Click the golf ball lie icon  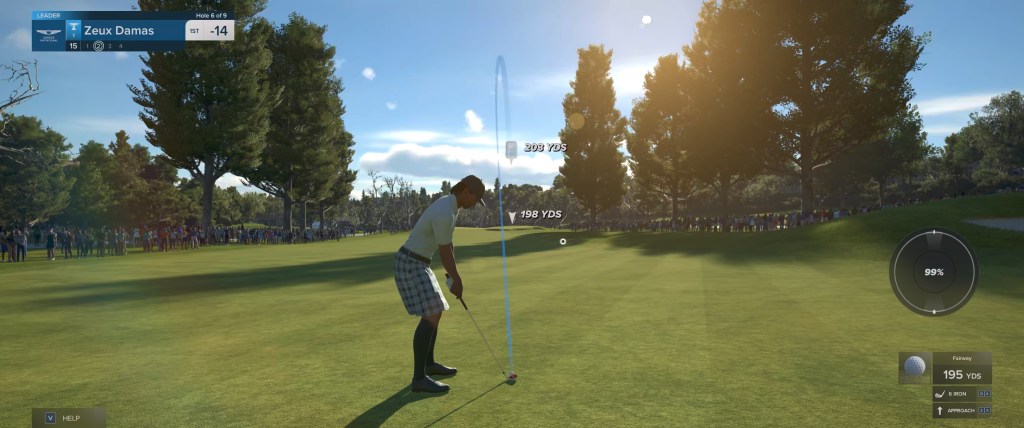point(914,366)
